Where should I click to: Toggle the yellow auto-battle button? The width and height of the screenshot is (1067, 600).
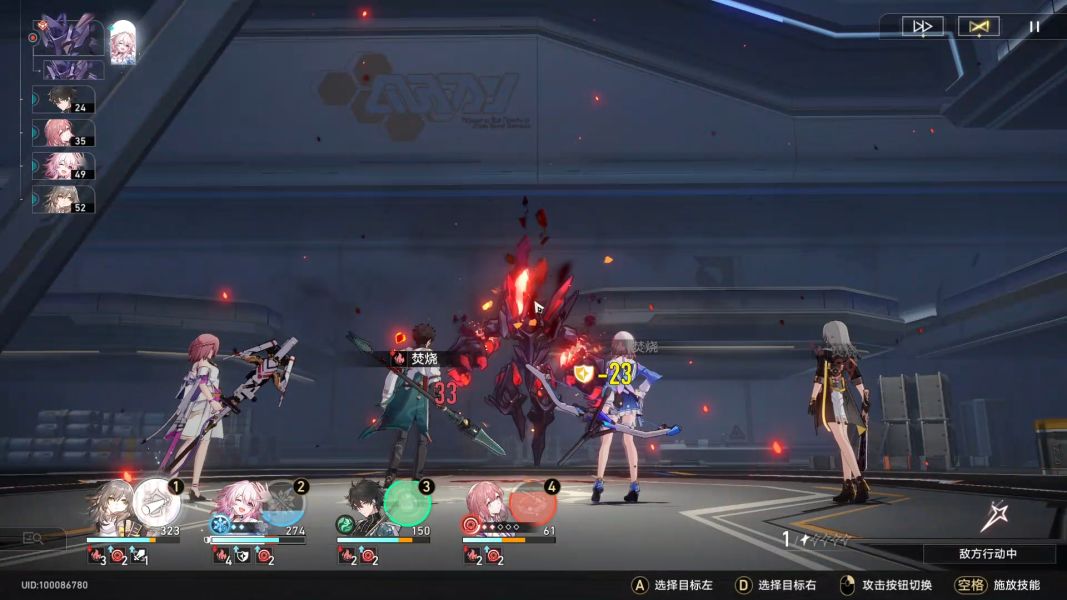pos(978,27)
